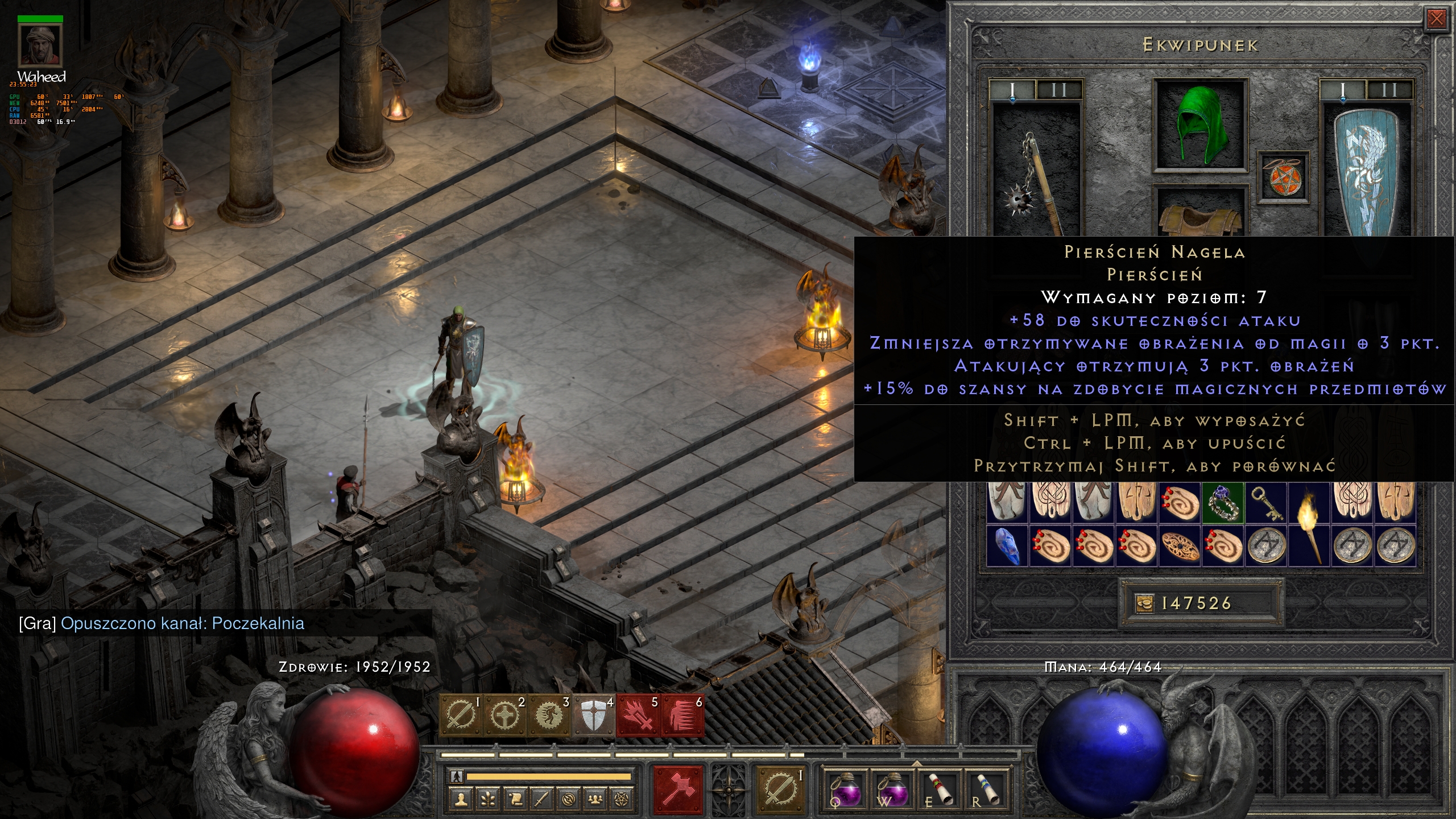Viewport: 1456px width, 819px height.
Task: Use the red-ribbon scroll in belt
Action: [939, 789]
